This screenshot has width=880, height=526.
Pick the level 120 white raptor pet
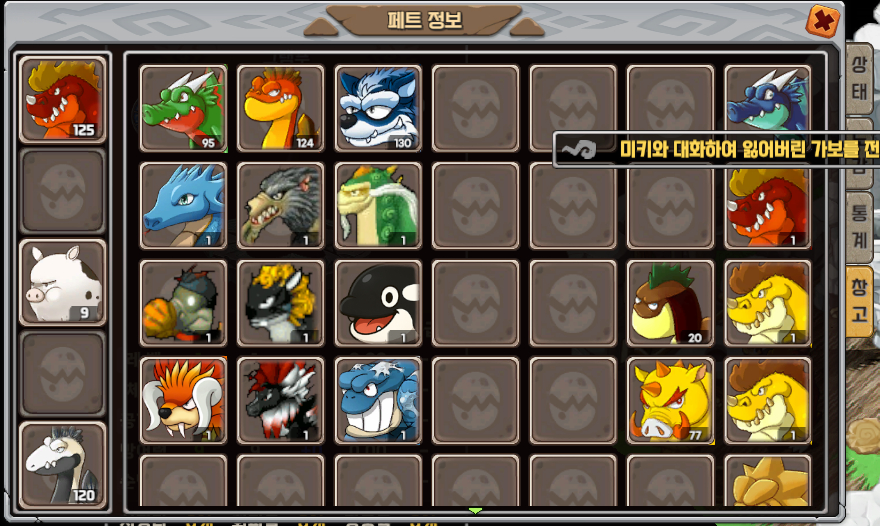tap(63, 465)
